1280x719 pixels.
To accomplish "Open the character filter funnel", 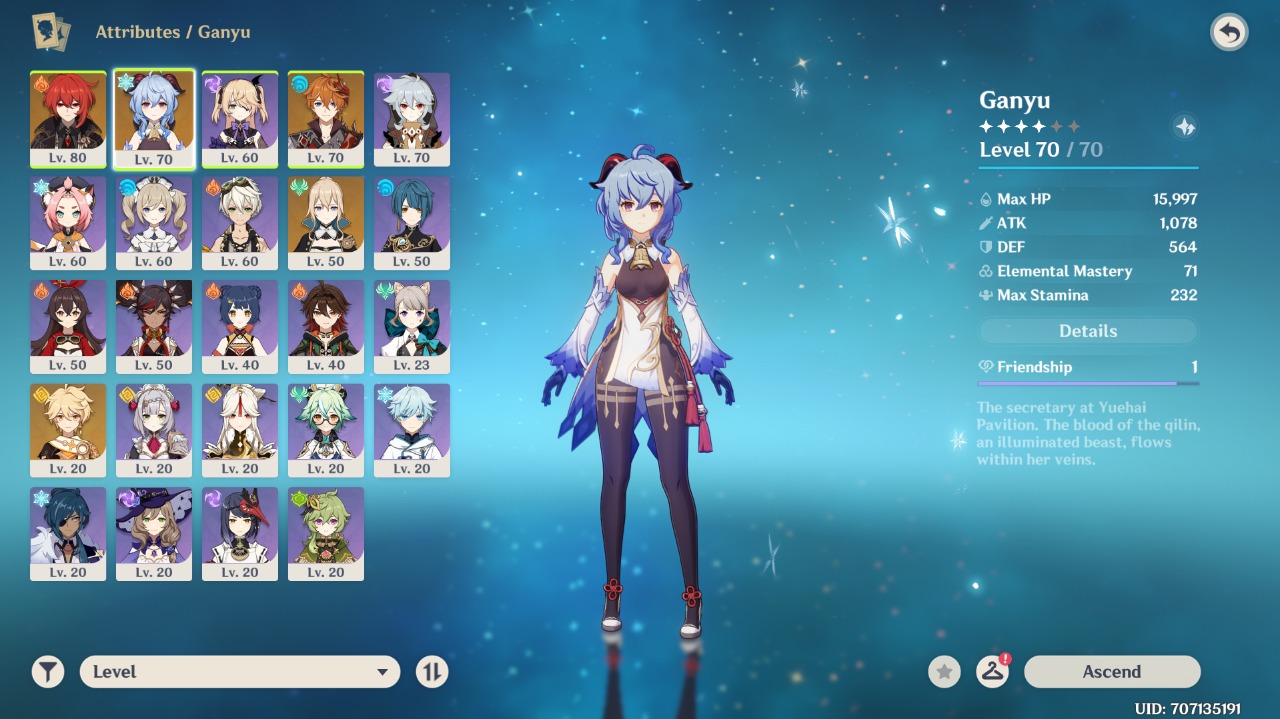I will point(47,672).
